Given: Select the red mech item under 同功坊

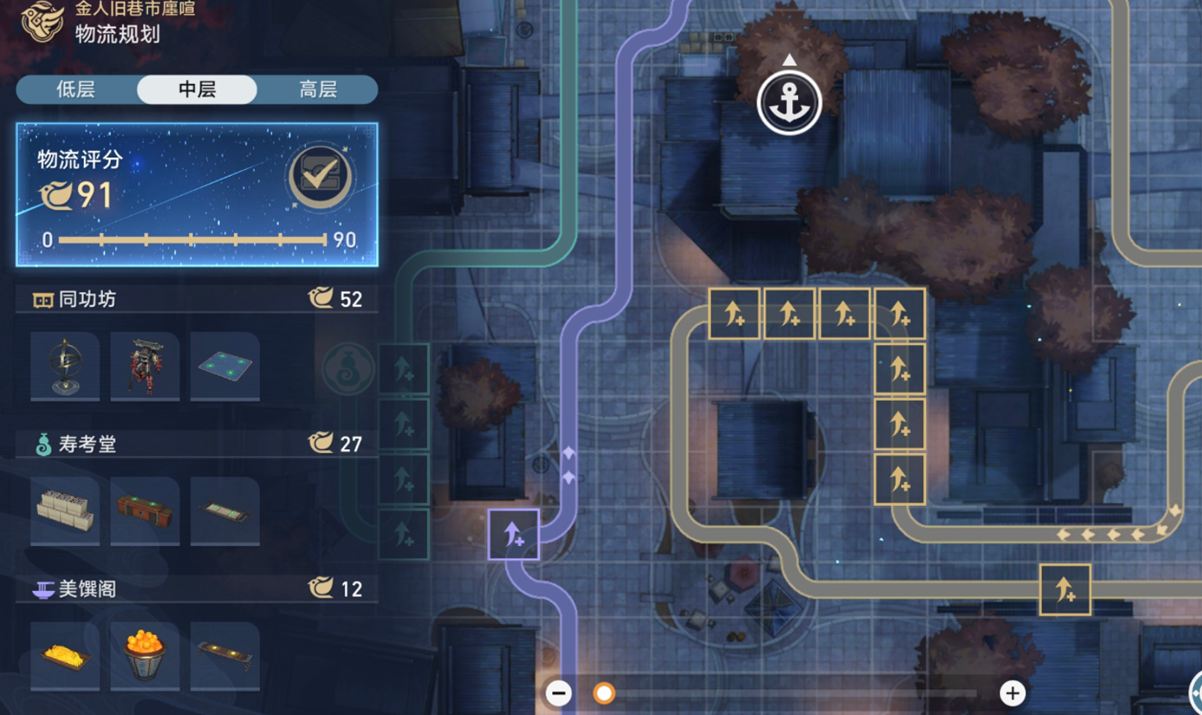Looking at the screenshot, I should 145,367.
